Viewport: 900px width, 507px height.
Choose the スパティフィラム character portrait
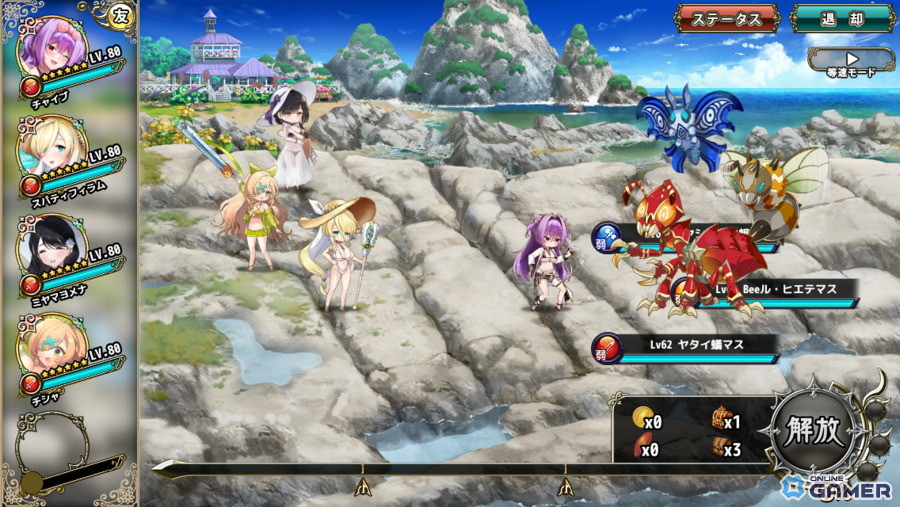click(52, 147)
